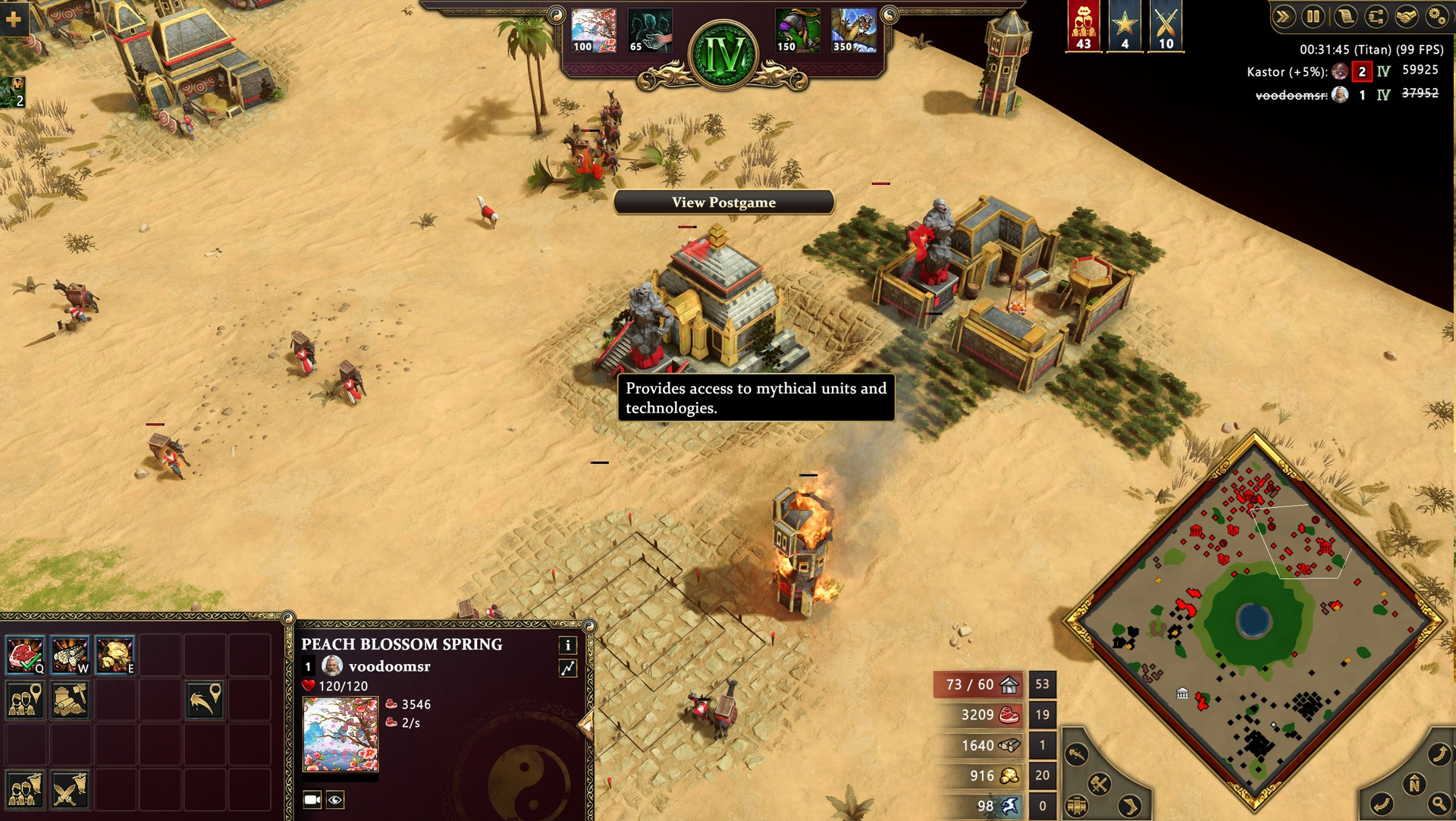The height and width of the screenshot is (821, 1456).
Task: Choose the wood logs gathering option
Action: coord(70,655)
